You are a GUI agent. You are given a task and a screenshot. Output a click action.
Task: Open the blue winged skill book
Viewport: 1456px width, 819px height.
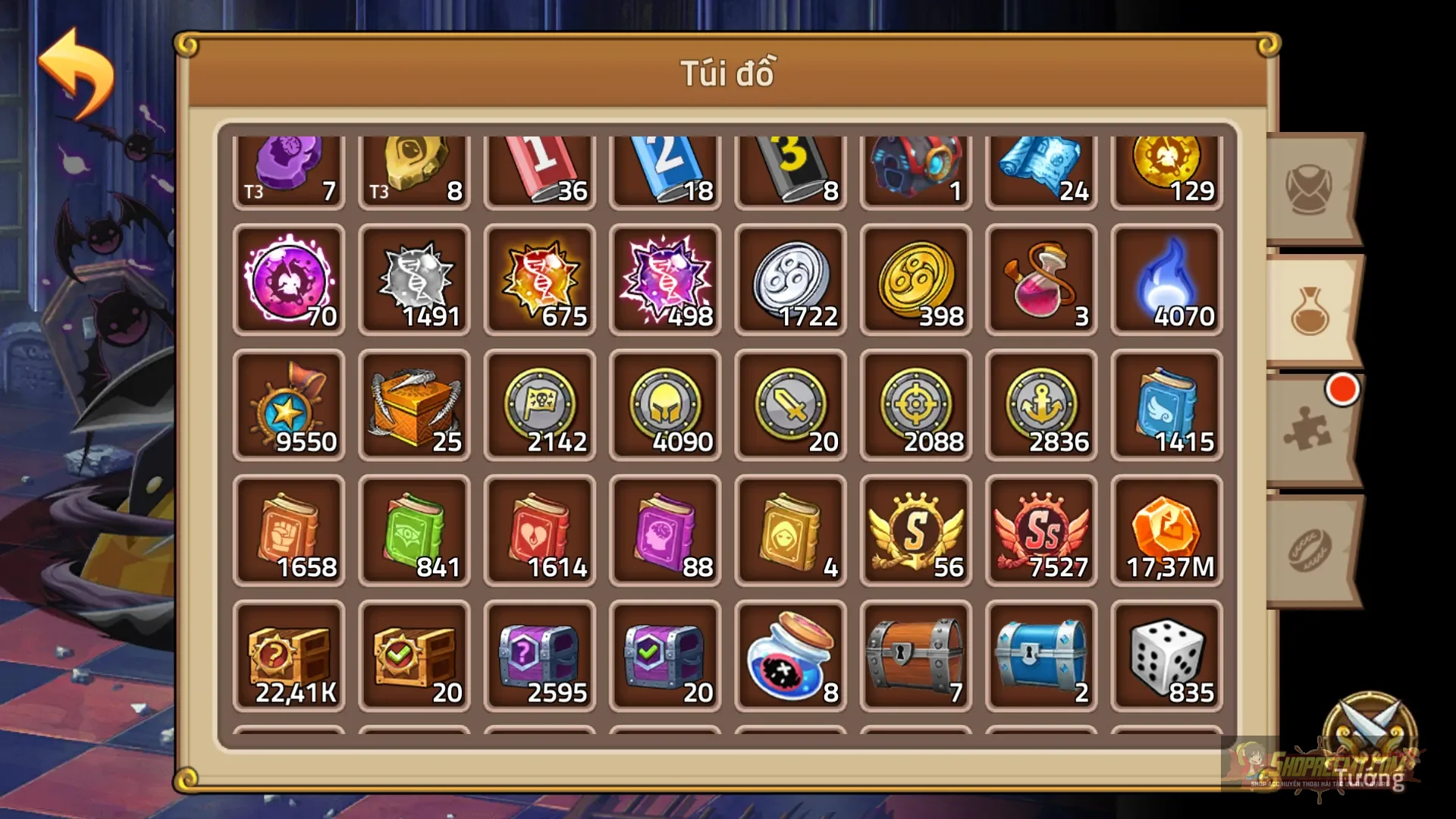[x=1166, y=406]
